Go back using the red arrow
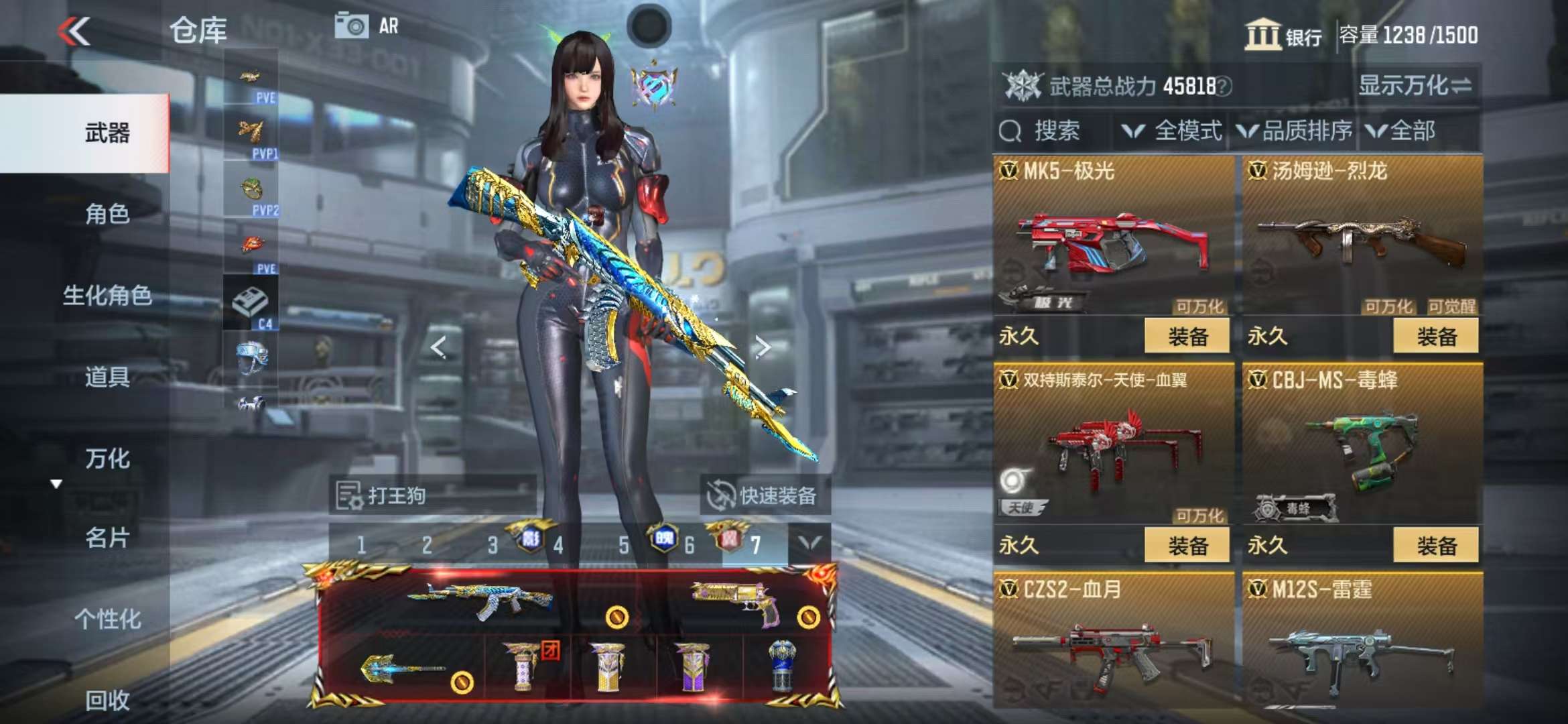 (x=73, y=31)
